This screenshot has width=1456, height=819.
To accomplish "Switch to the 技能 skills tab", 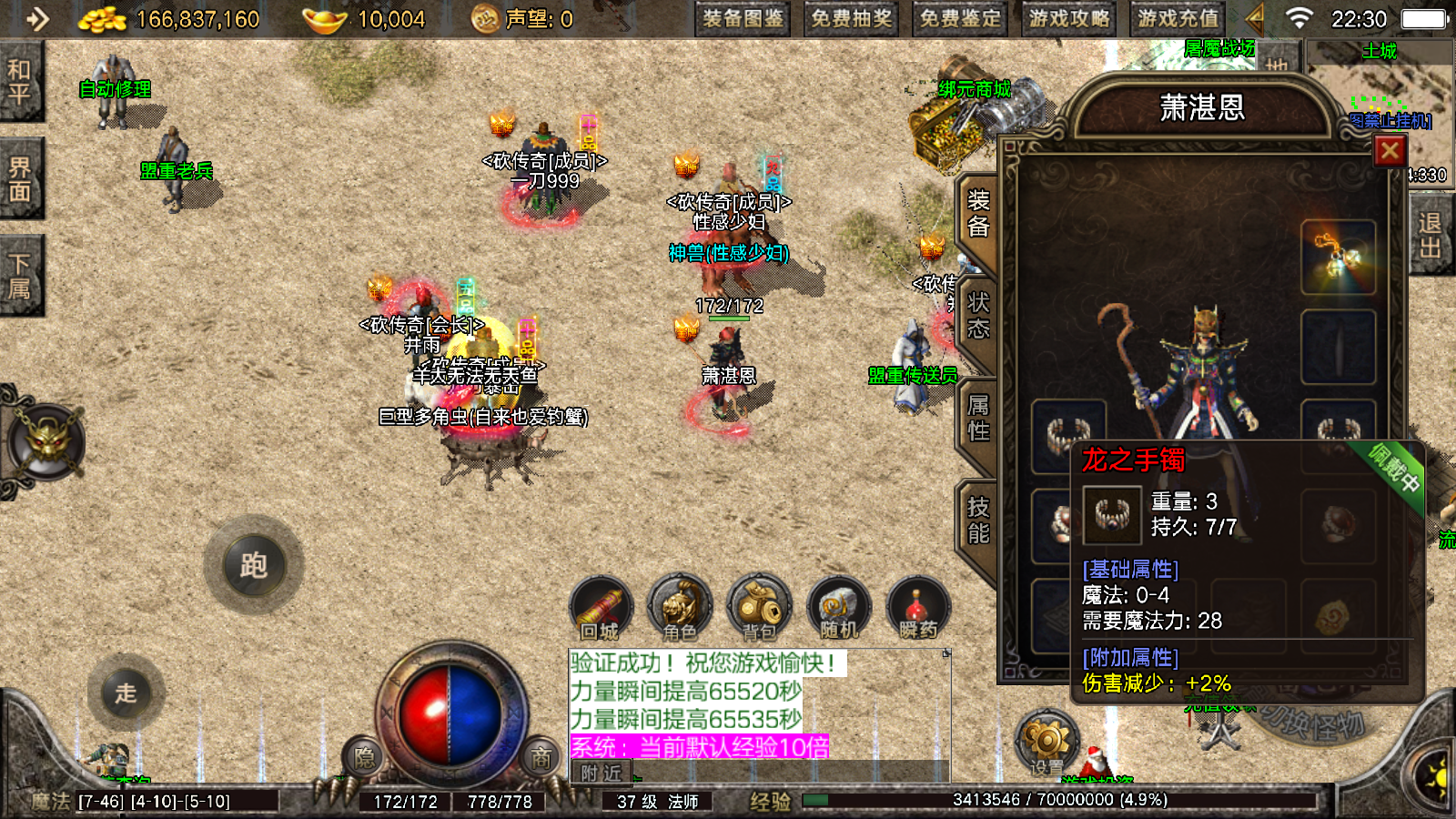I will click(978, 520).
